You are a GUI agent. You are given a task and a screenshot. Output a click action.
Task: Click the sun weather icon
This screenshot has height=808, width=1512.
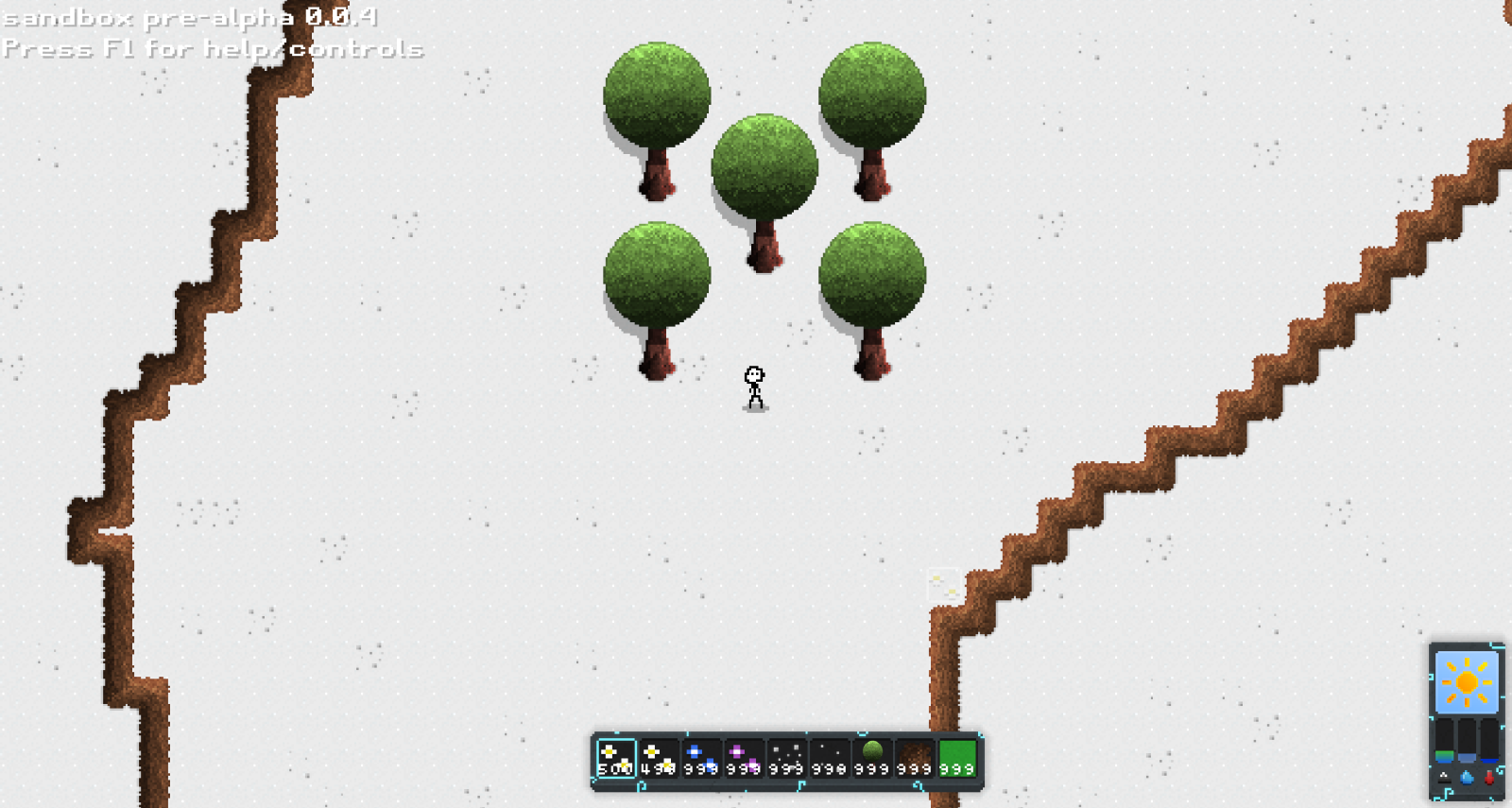tap(1467, 681)
